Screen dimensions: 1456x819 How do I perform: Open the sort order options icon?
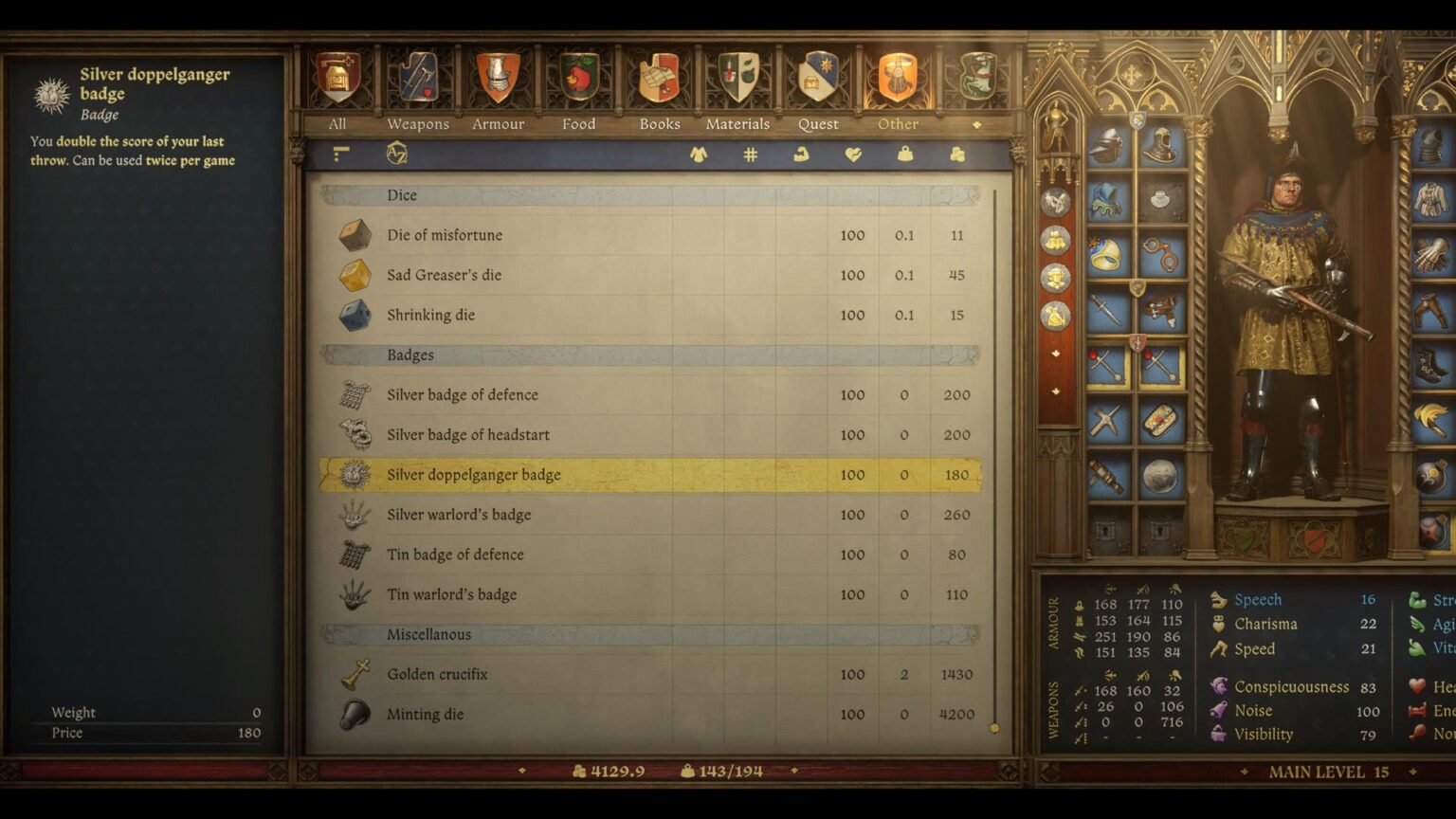pyautogui.click(x=339, y=155)
